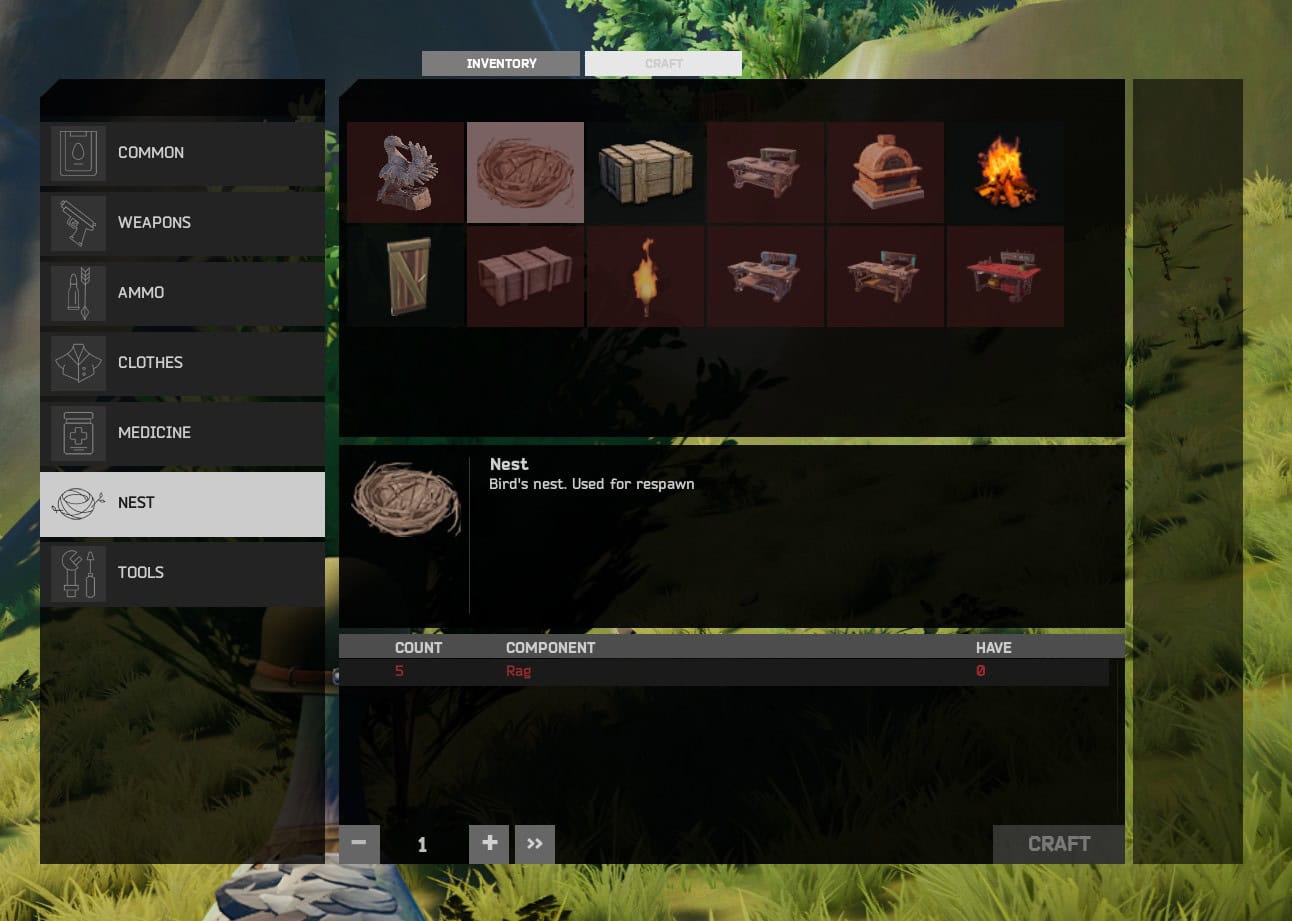Click the craft quantity field
1292x921 pixels.
422,843
